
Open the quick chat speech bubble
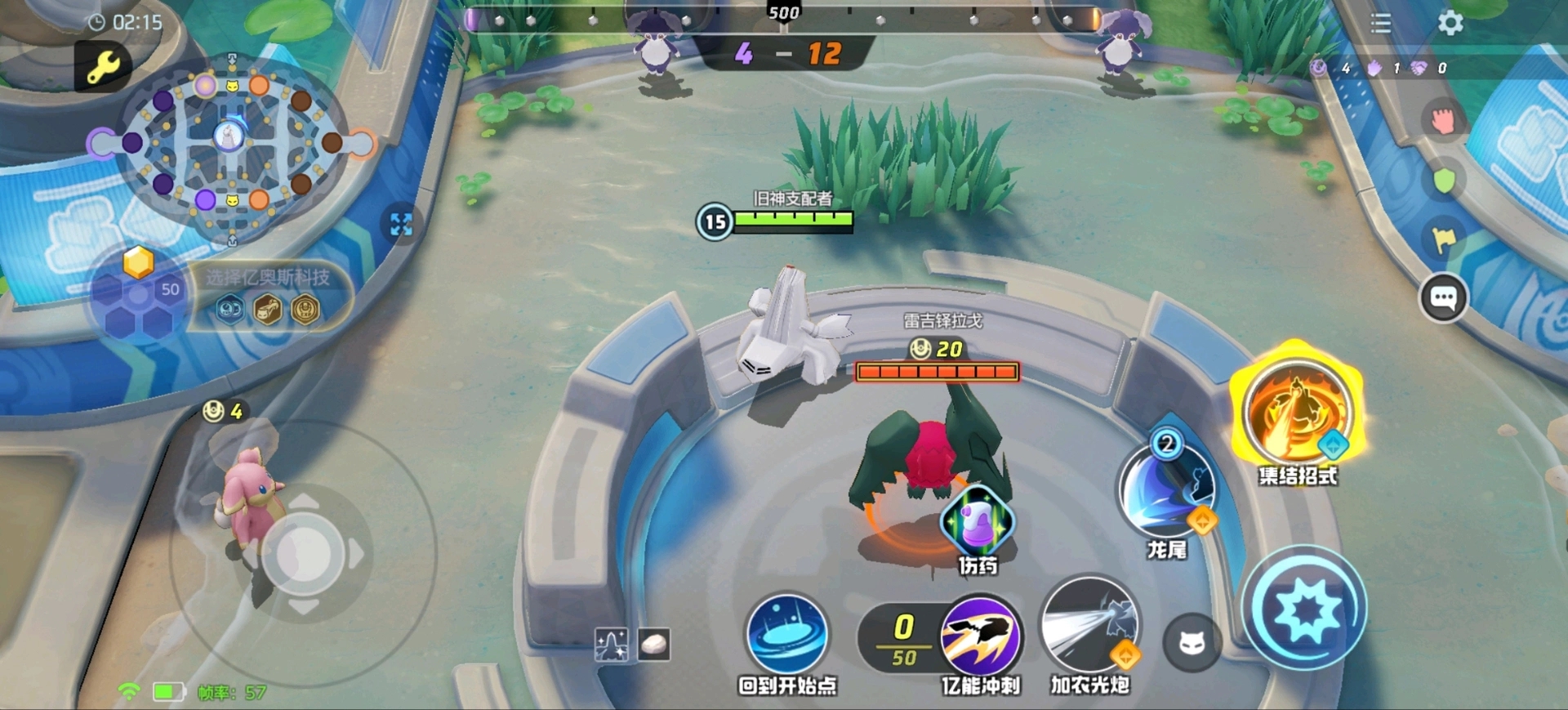pos(1443,298)
